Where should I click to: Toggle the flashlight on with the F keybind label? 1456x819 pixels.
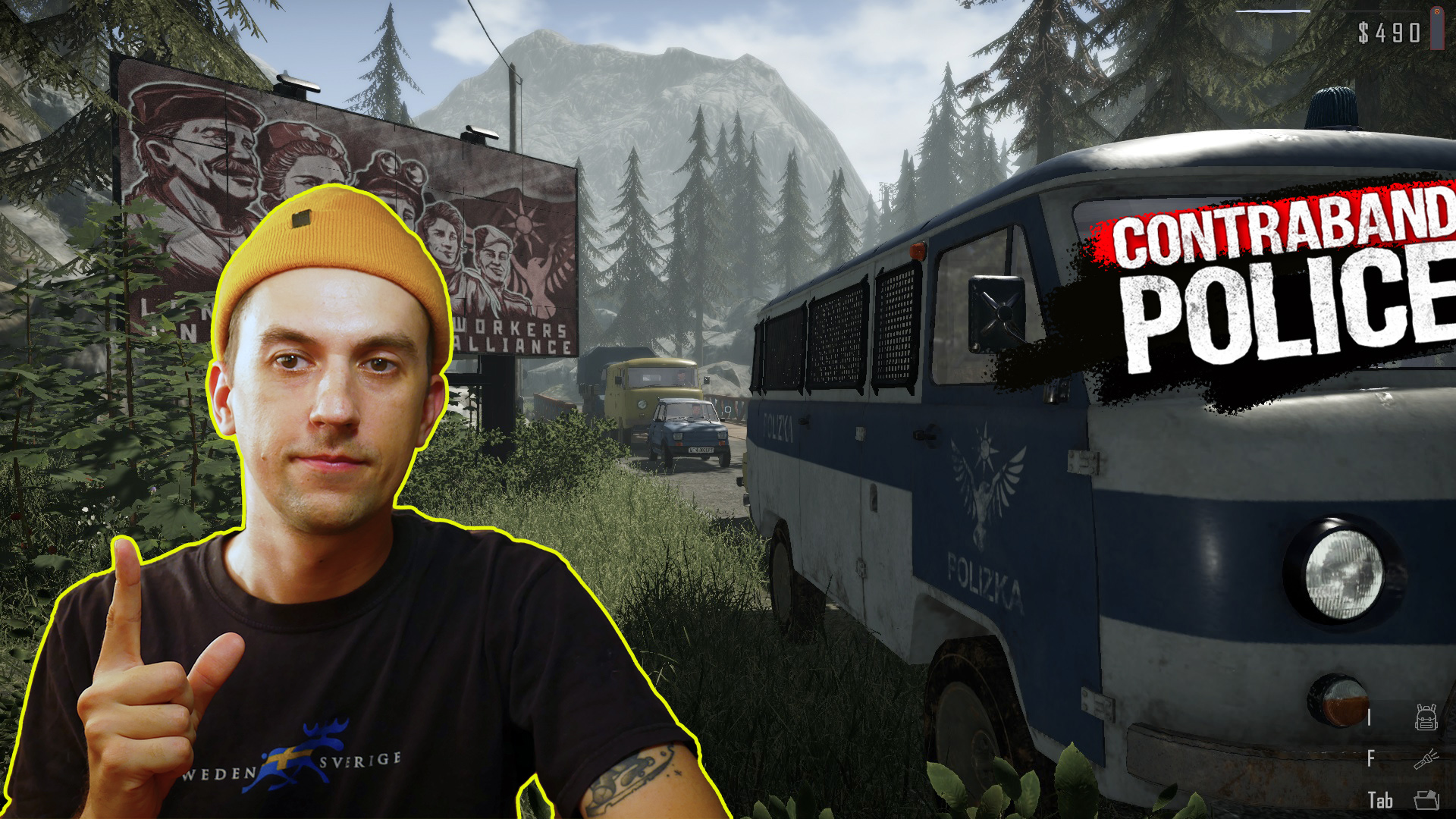pyautogui.click(x=1370, y=758)
